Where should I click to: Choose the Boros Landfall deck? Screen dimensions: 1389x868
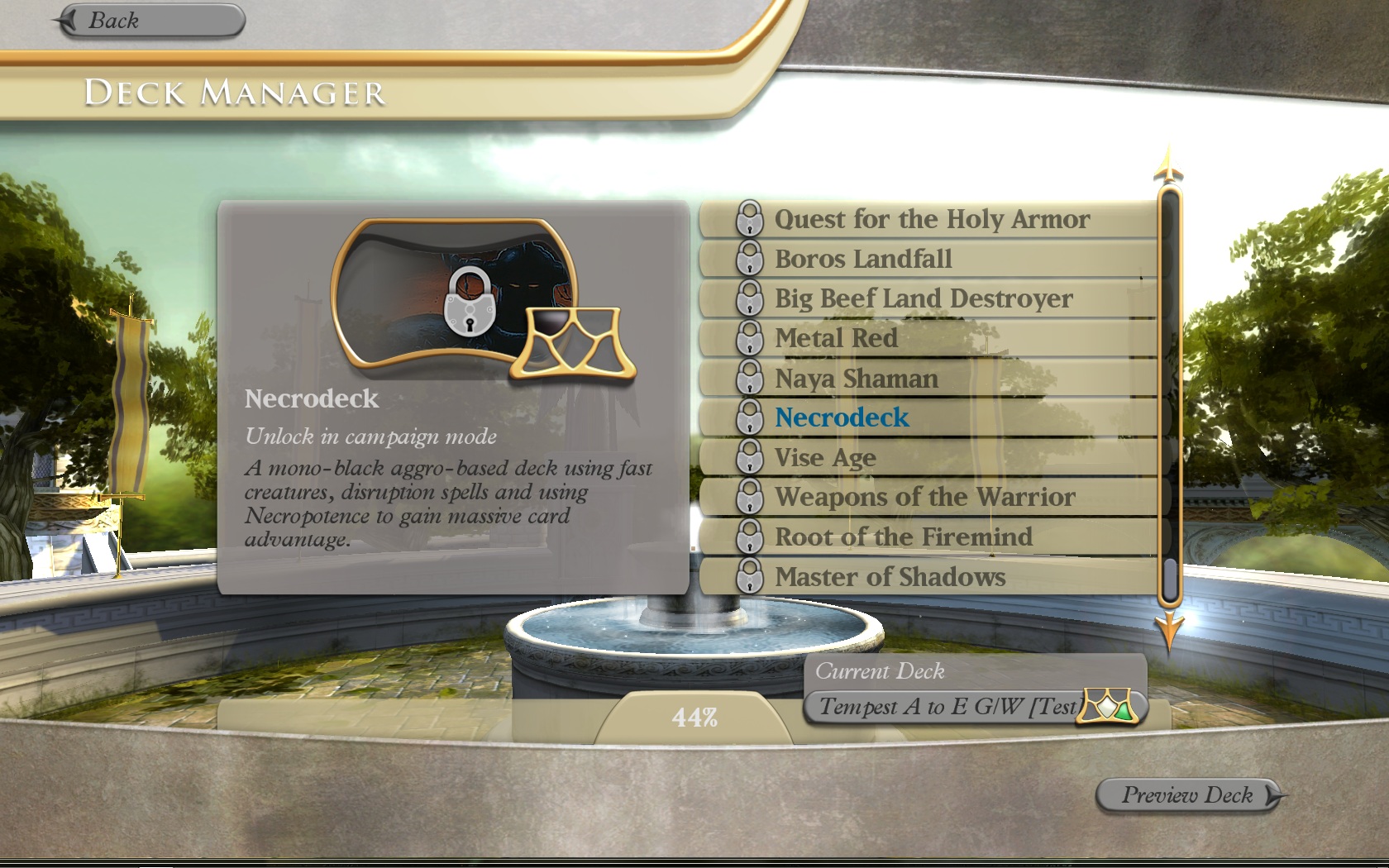click(862, 259)
